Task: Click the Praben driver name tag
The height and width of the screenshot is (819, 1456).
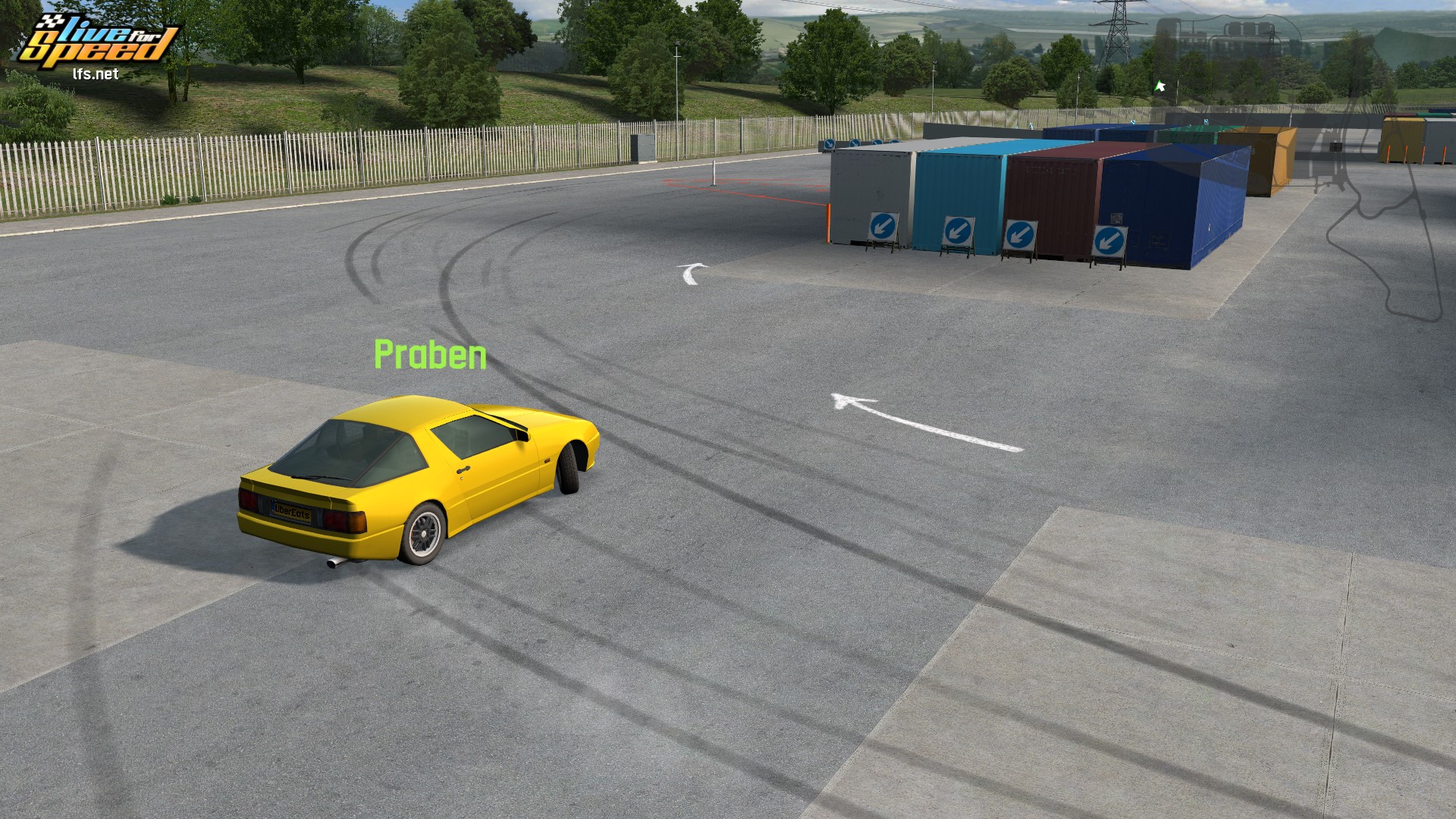Action: 430,355
